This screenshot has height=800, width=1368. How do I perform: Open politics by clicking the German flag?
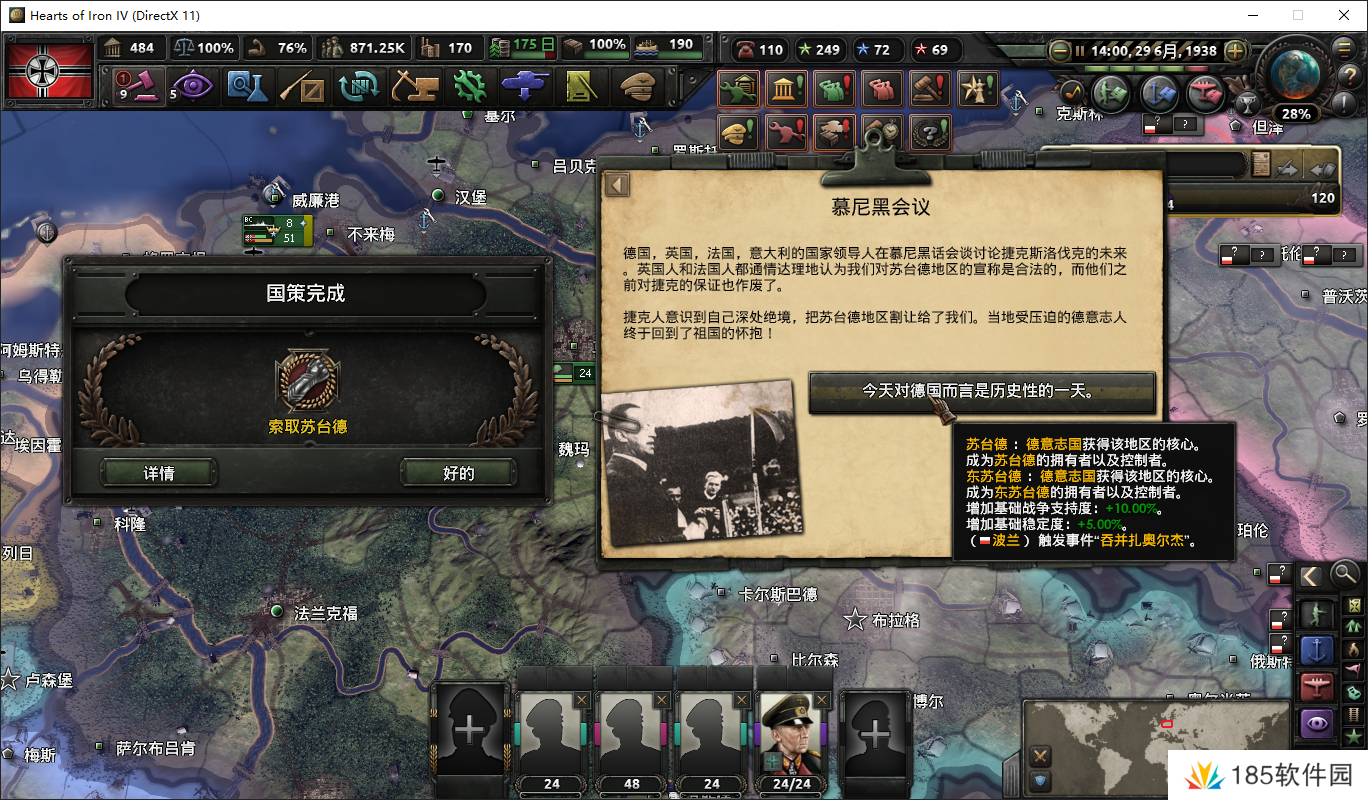tap(48, 70)
